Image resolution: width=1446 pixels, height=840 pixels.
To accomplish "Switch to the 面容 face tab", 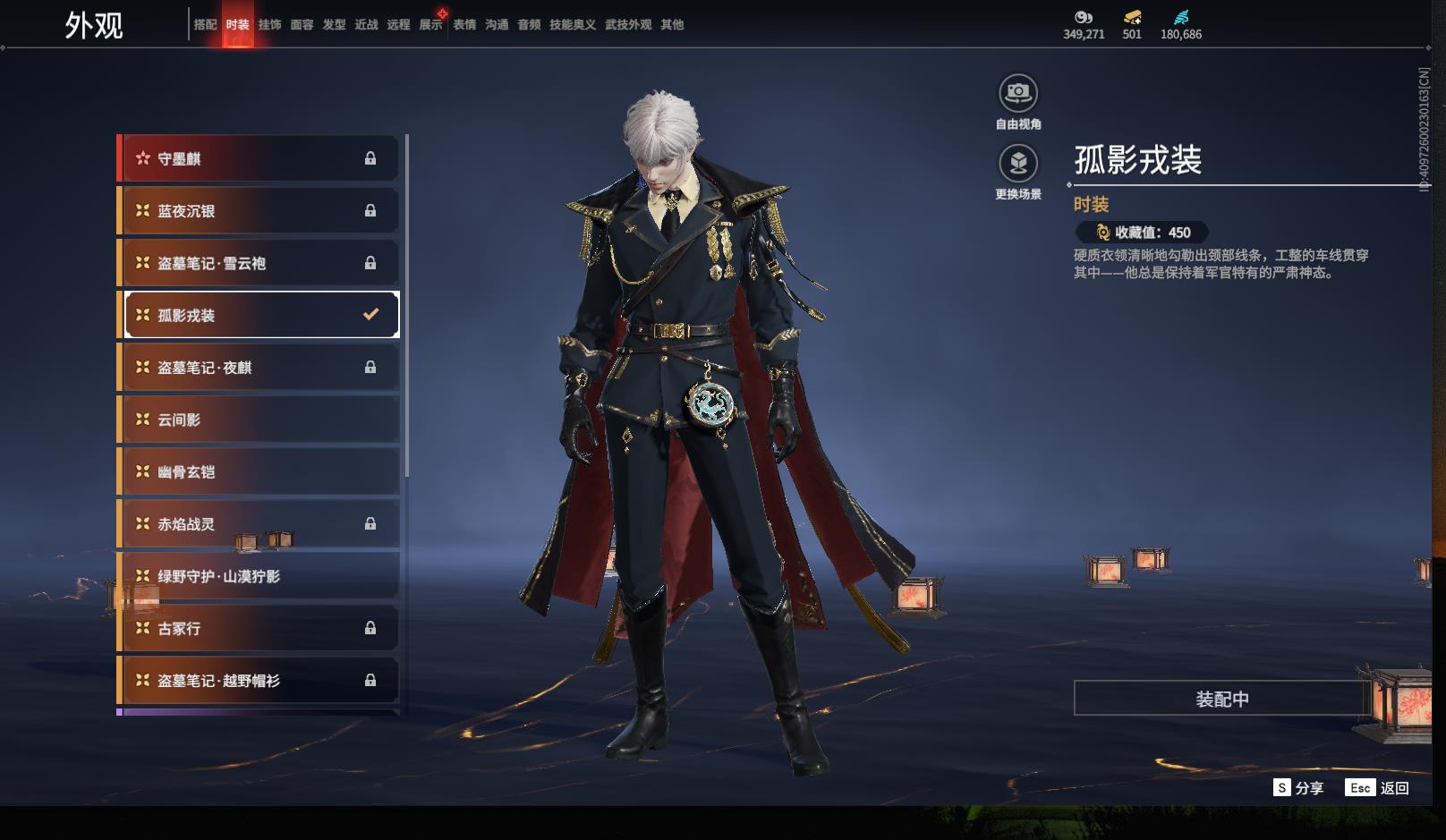I will tap(302, 25).
